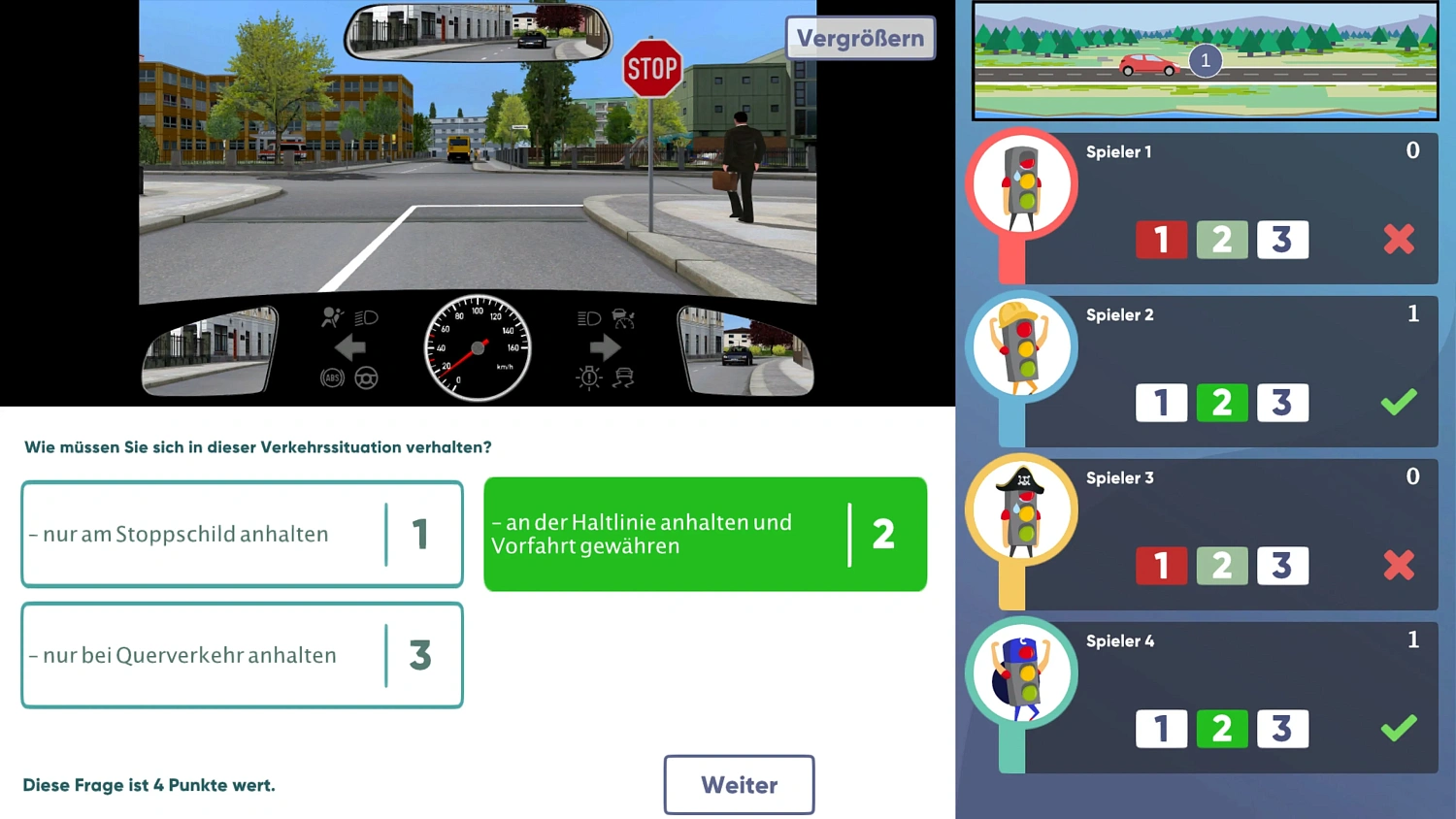Click the ESP traction control indicator
The height and width of the screenshot is (819, 1456).
pyautogui.click(x=624, y=377)
